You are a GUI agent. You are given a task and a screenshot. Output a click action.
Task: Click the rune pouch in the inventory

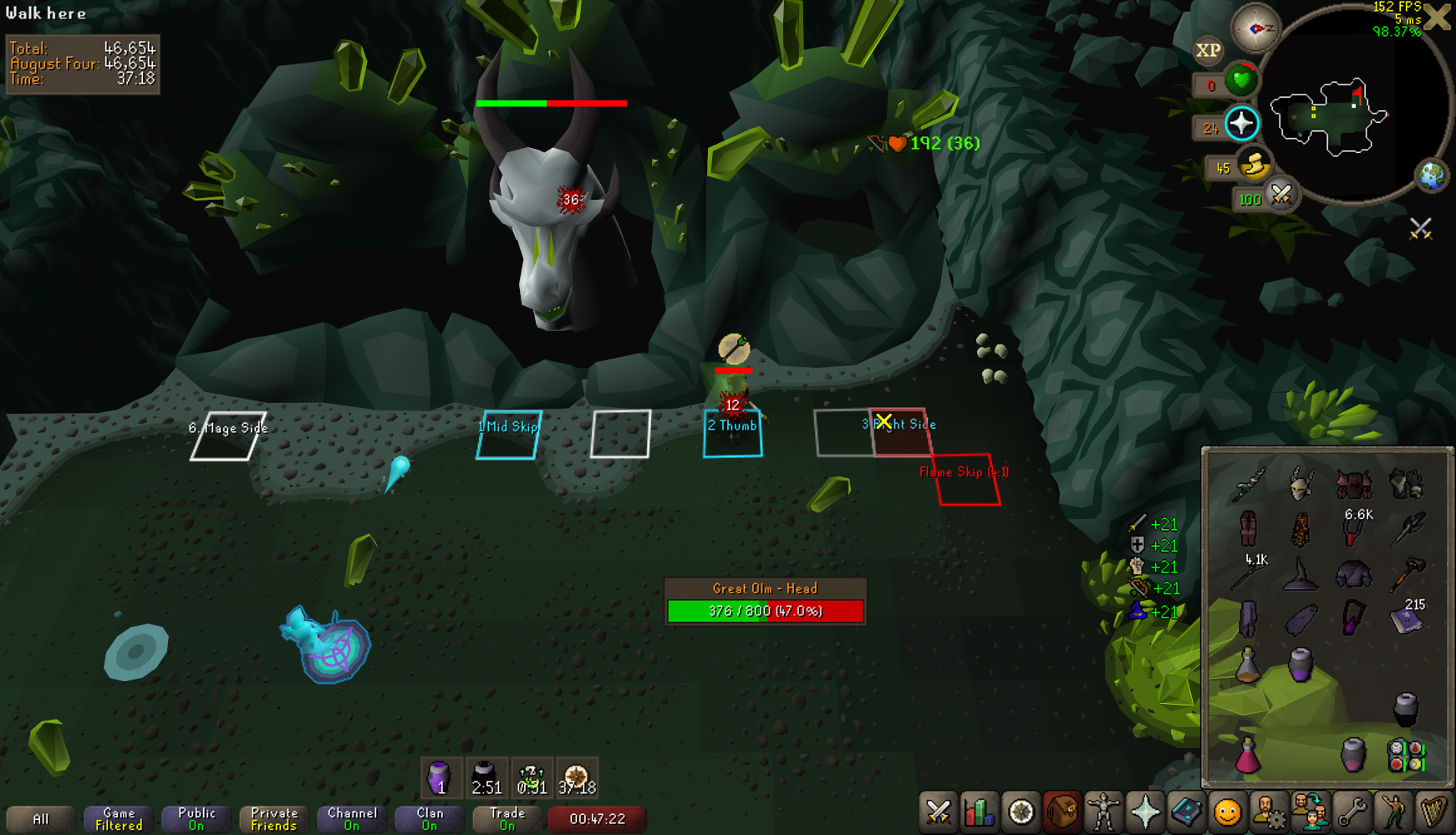(1406, 755)
